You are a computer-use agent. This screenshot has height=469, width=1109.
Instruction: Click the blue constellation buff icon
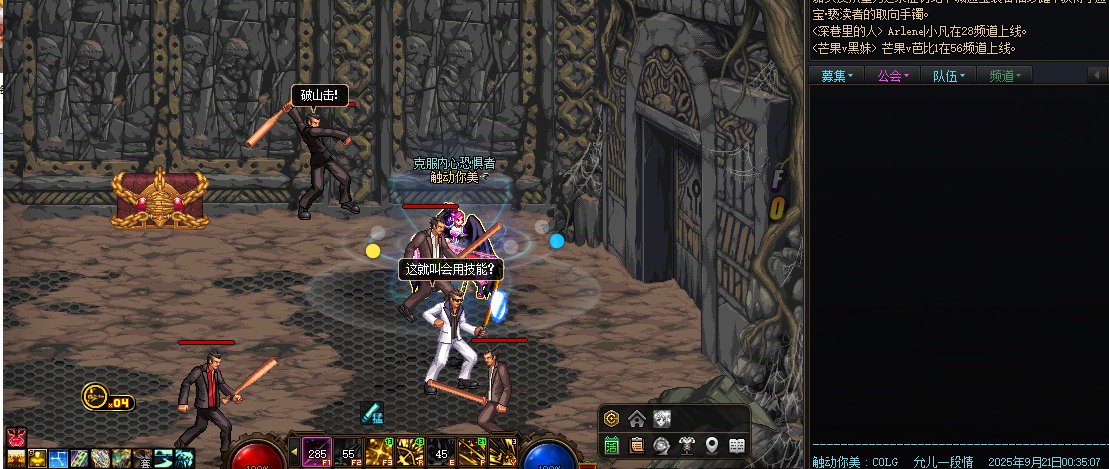point(57,458)
